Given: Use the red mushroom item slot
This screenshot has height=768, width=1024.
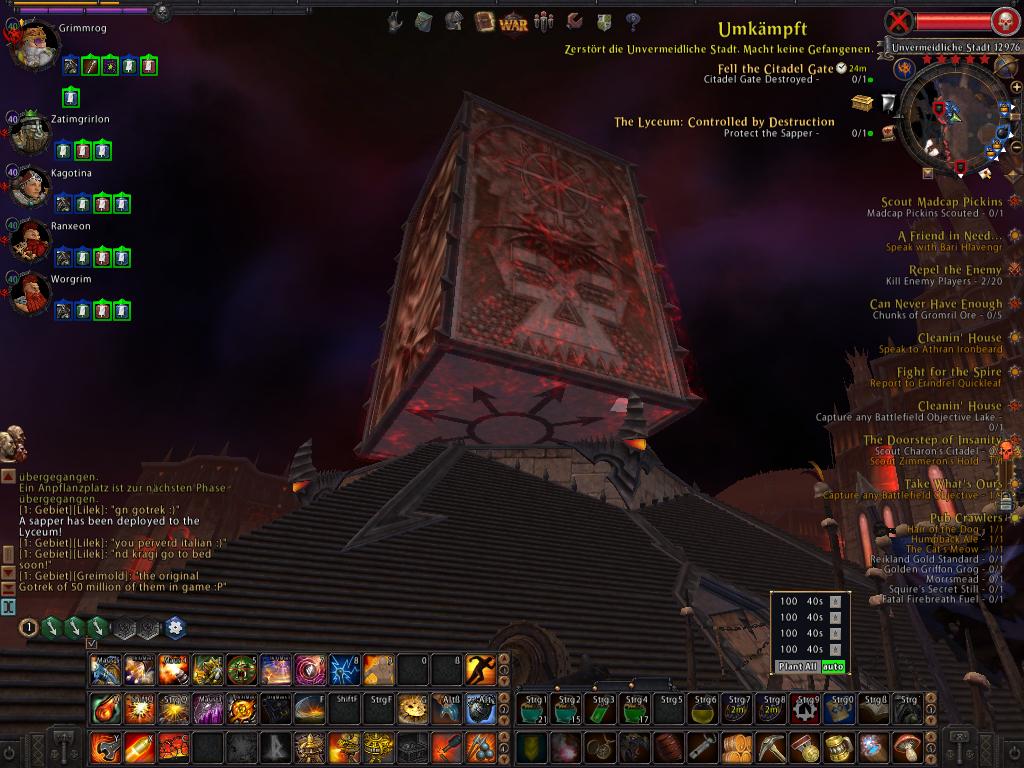Looking at the screenshot, I should [x=907, y=747].
